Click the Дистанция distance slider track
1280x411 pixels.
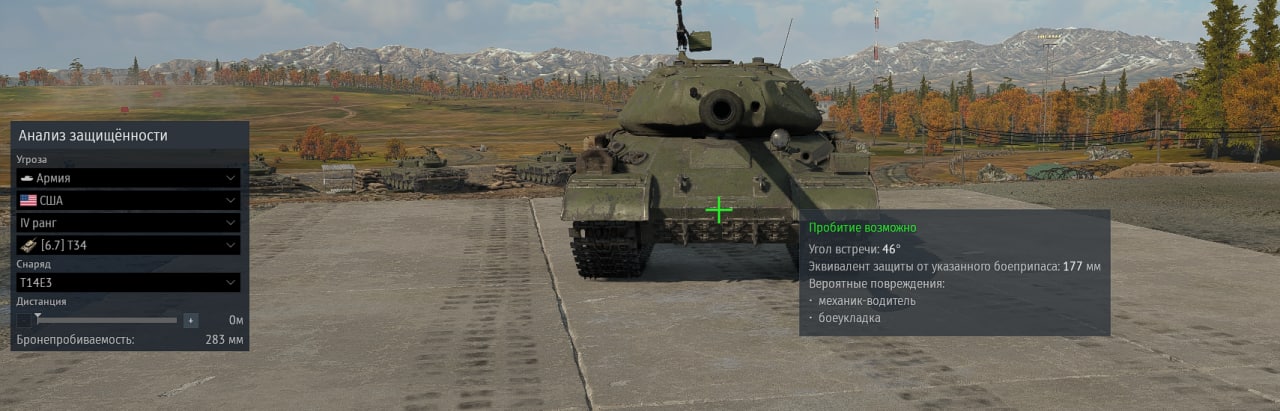tap(107, 320)
